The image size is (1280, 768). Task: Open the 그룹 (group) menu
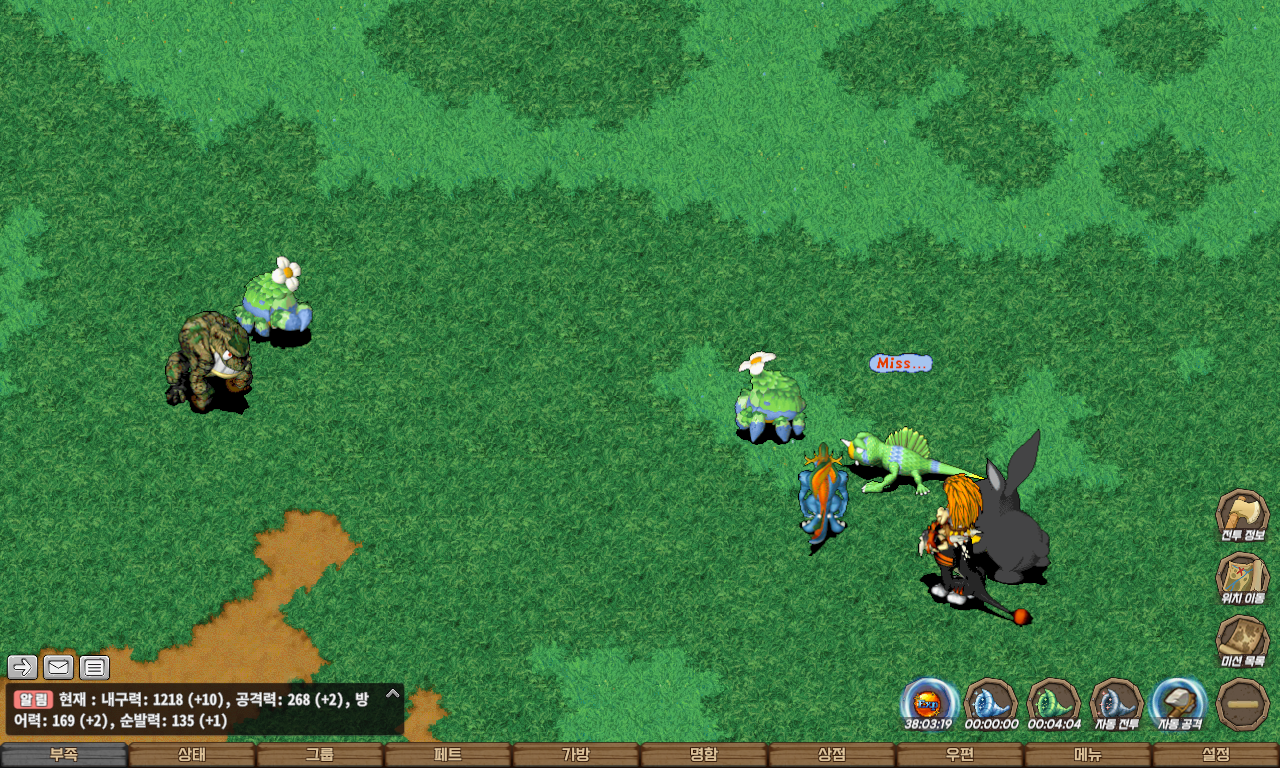pos(320,755)
